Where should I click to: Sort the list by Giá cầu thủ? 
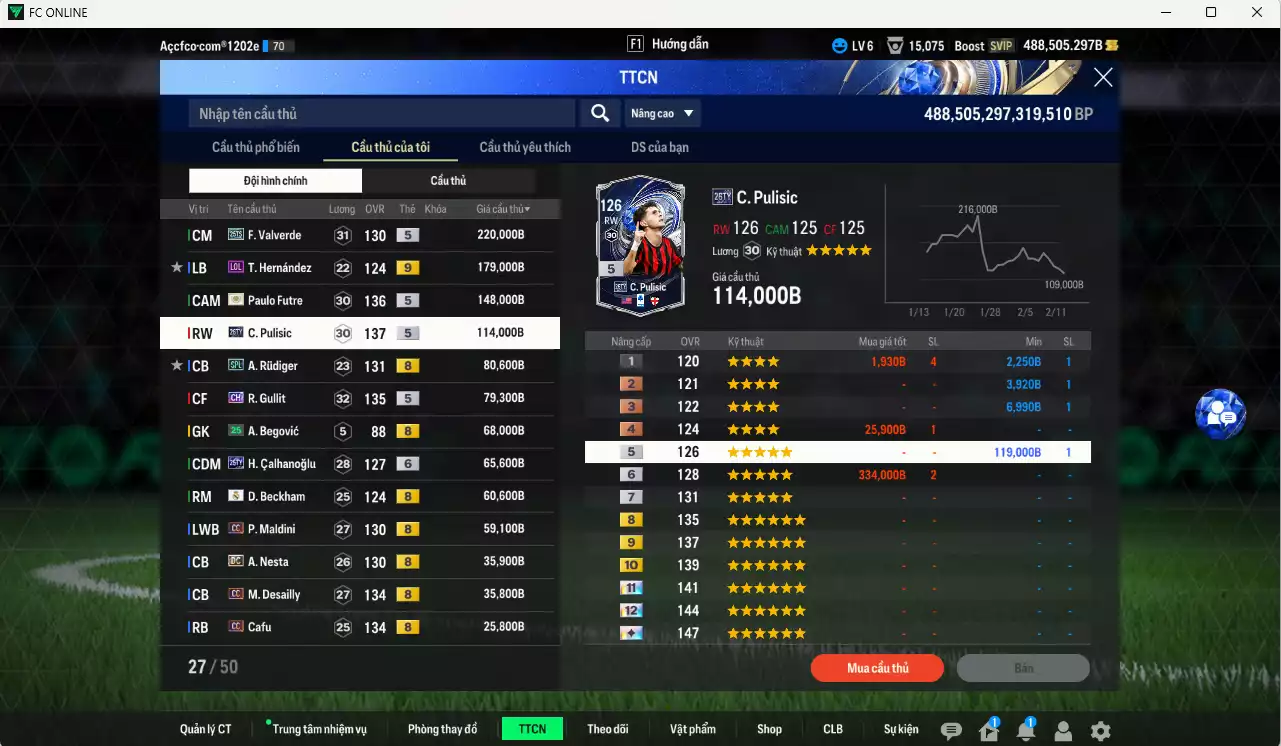click(503, 209)
